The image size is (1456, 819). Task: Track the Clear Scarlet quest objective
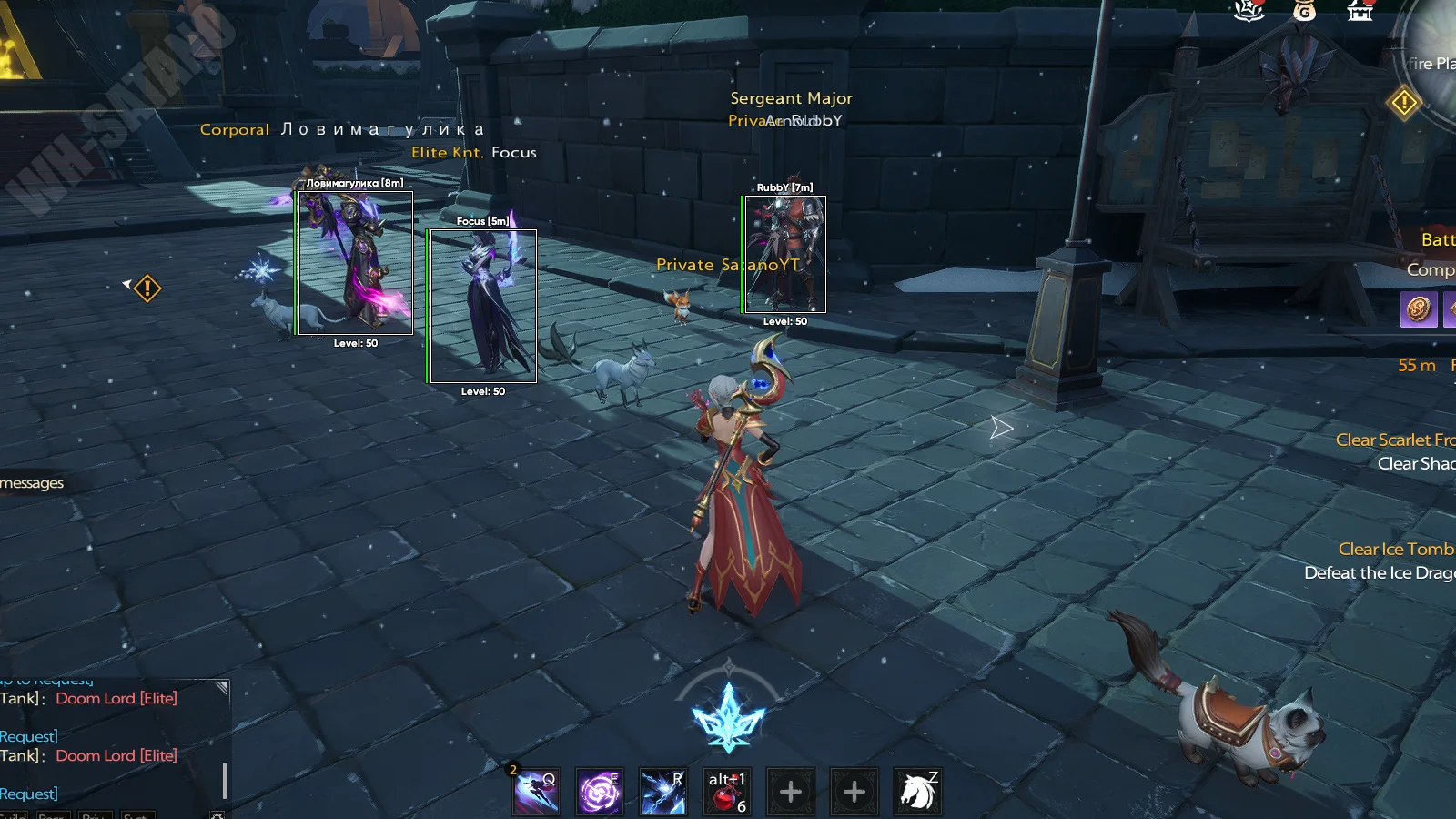coord(1394,440)
